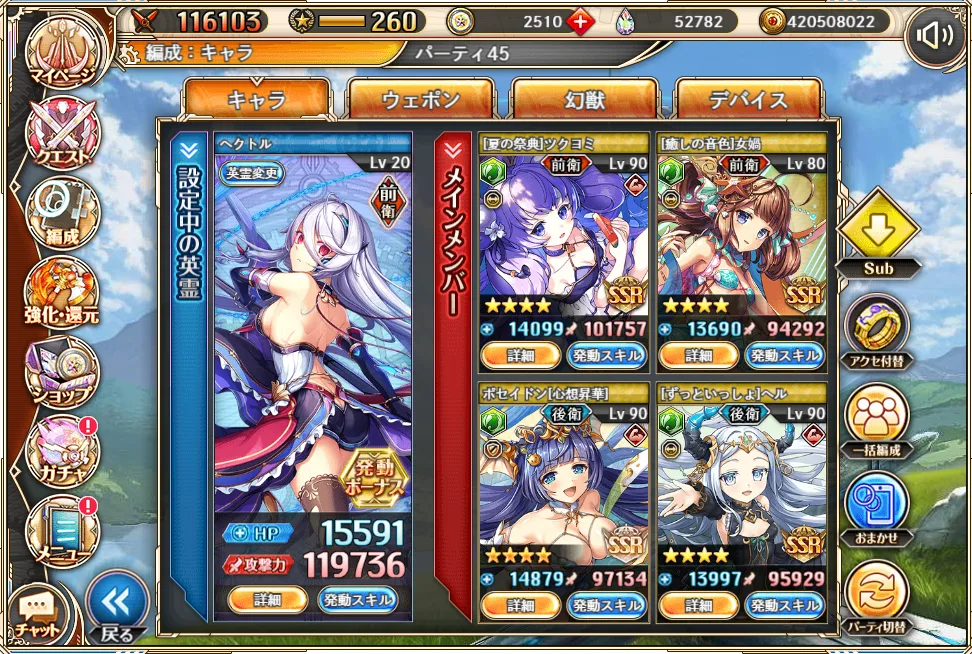The image size is (972, 654).
Task: Toggle the sound speaker button
Action: (x=934, y=37)
